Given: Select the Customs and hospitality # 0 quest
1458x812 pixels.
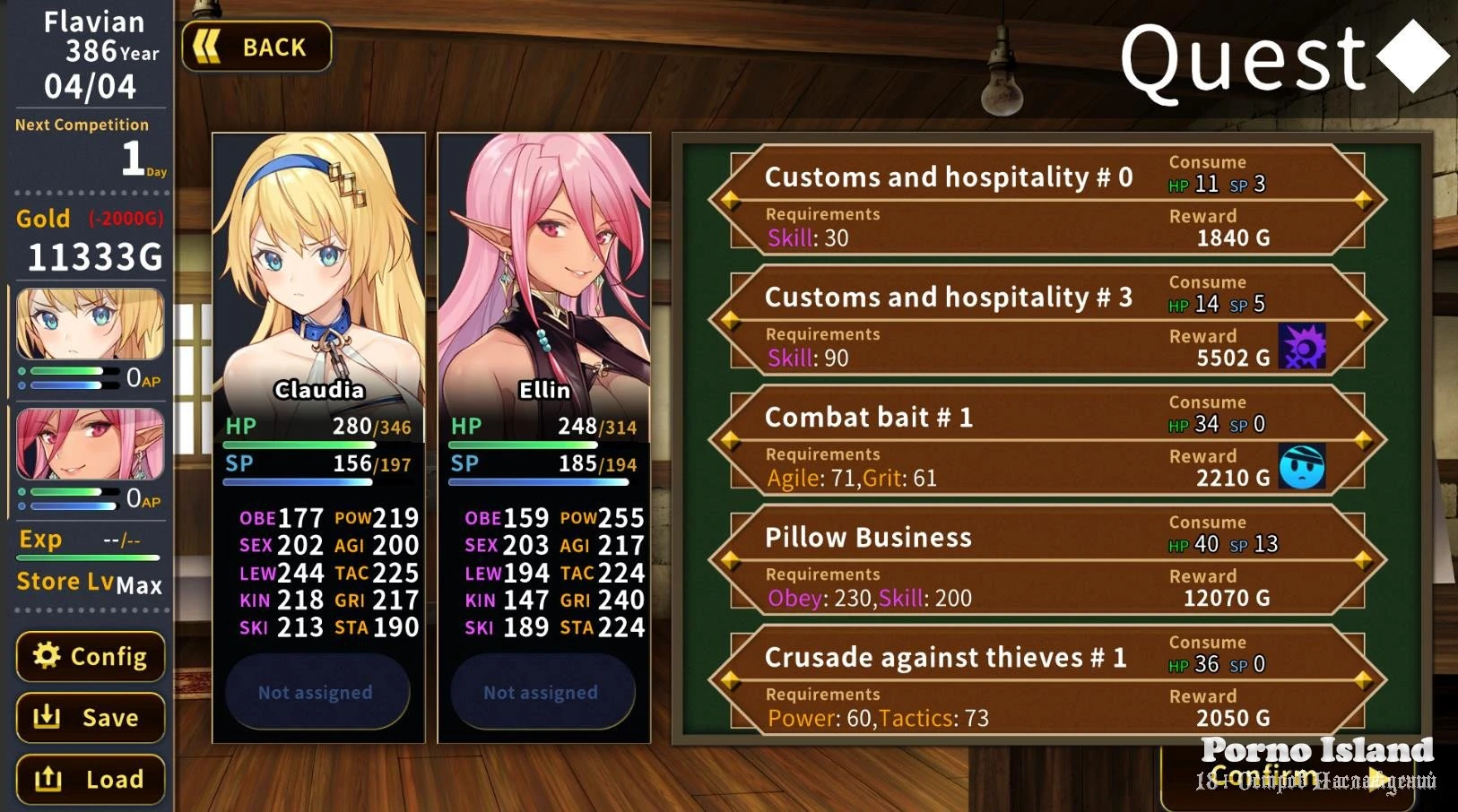Looking at the screenshot, I should coord(1047,199).
